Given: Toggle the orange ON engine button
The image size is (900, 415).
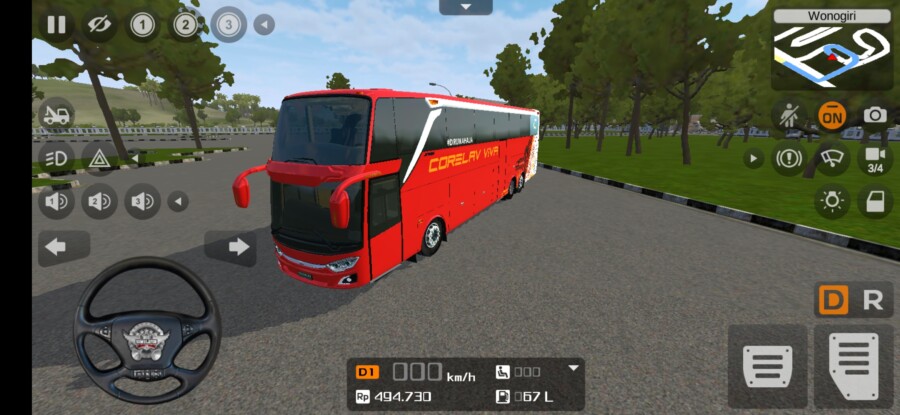Looking at the screenshot, I should (830, 115).
